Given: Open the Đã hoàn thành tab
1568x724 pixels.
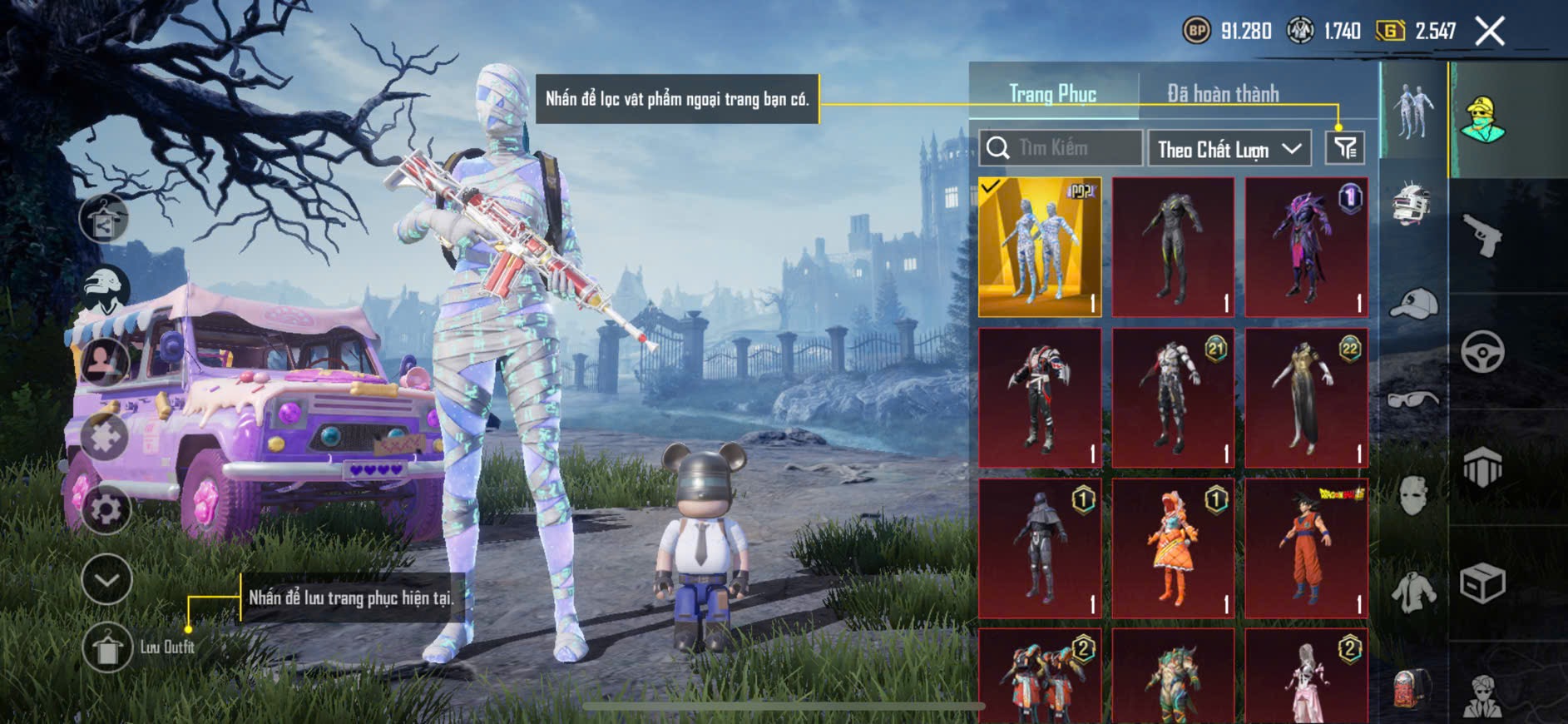Looking at the screenshot, I should click(1222, 94).
